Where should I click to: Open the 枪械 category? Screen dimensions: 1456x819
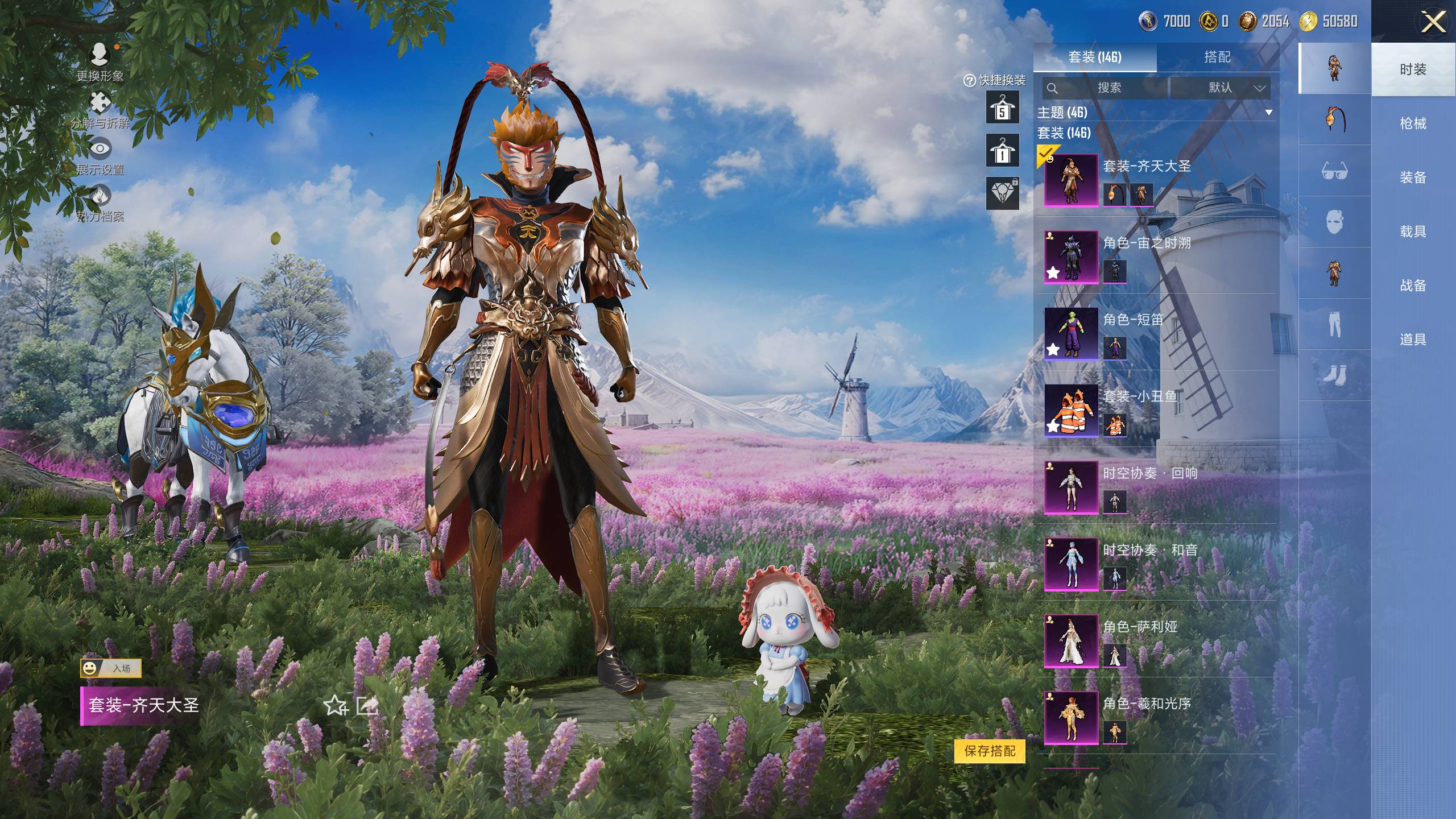1413,123
